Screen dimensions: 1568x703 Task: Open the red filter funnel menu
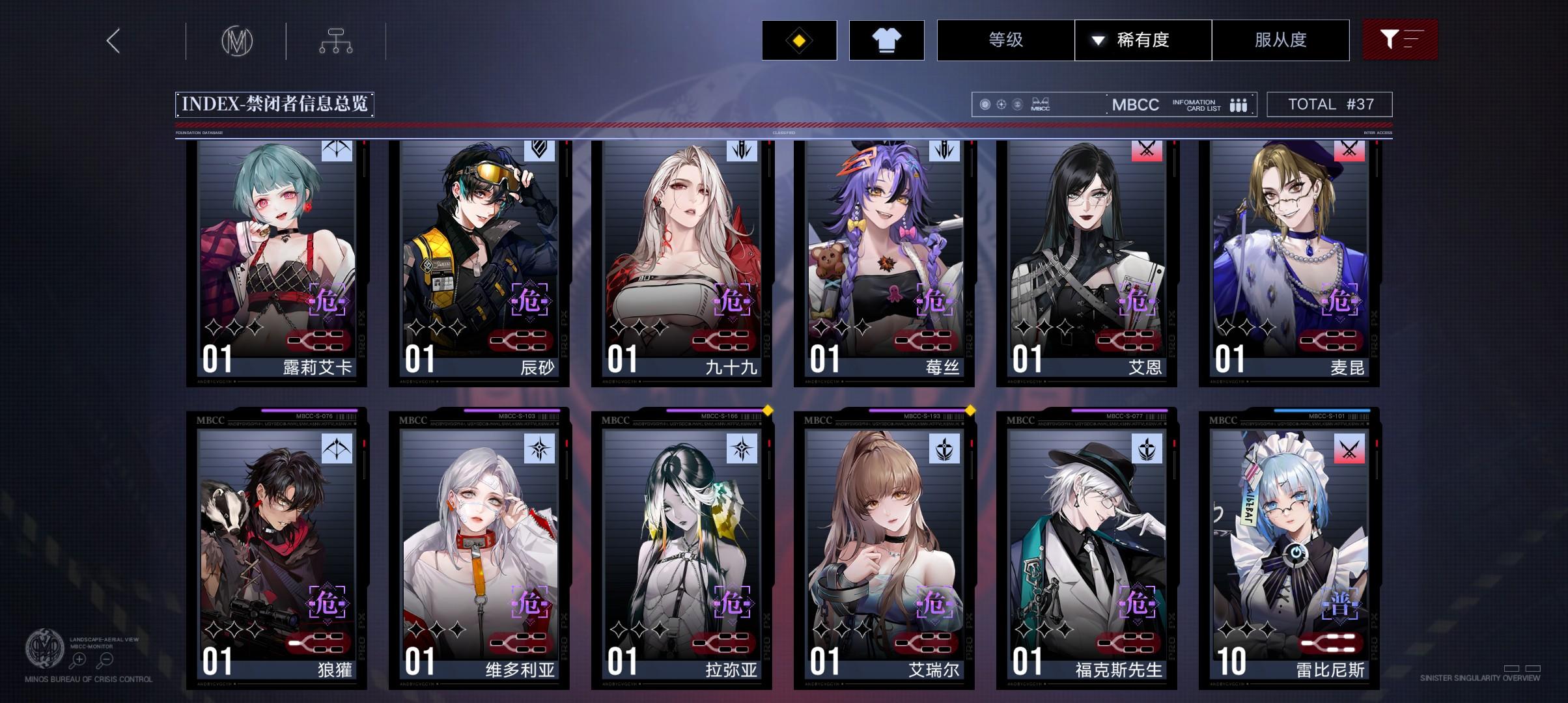[x=1400, y=40]
